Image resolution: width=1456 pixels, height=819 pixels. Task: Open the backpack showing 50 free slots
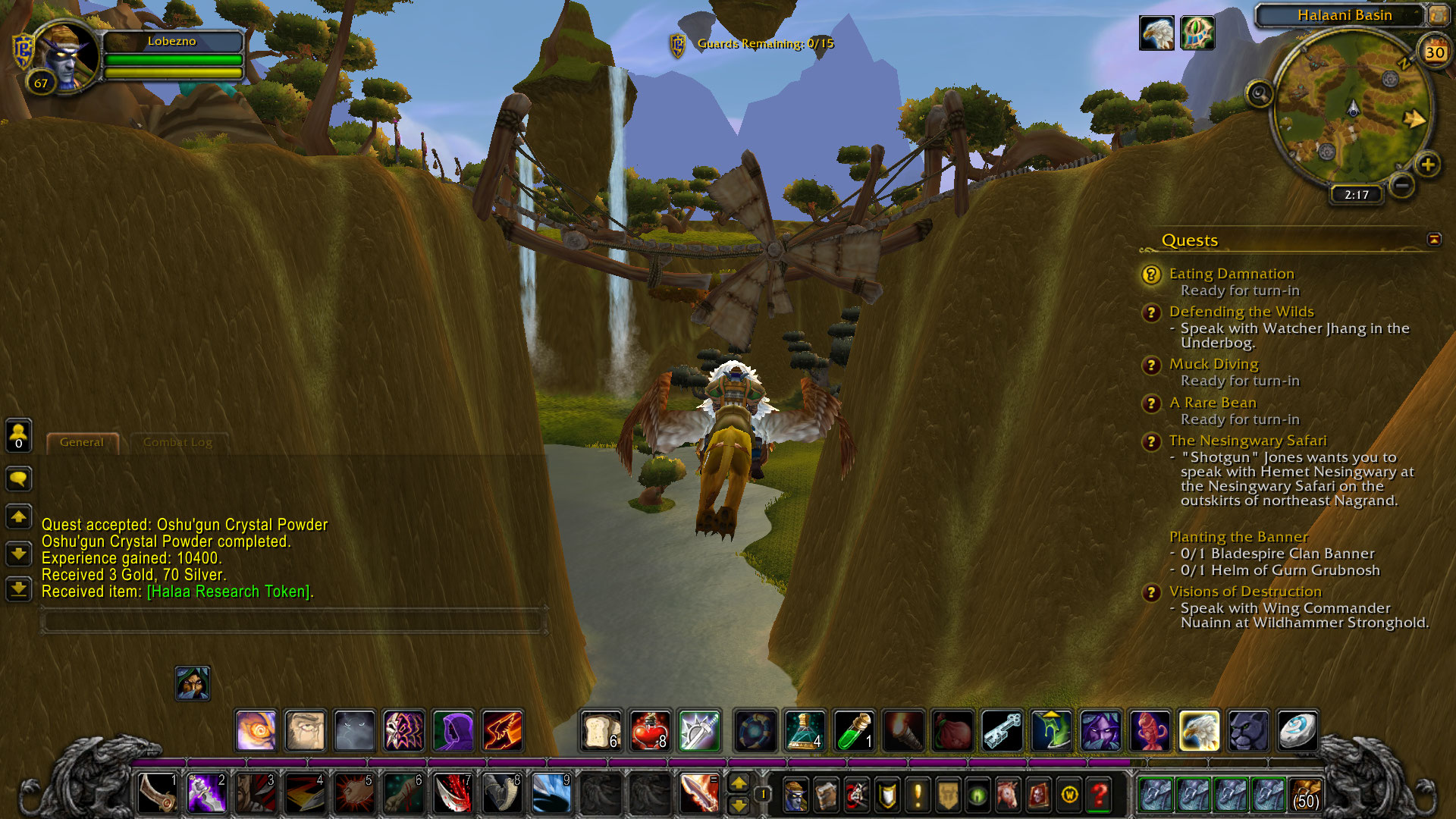(x=1305, y=795)
